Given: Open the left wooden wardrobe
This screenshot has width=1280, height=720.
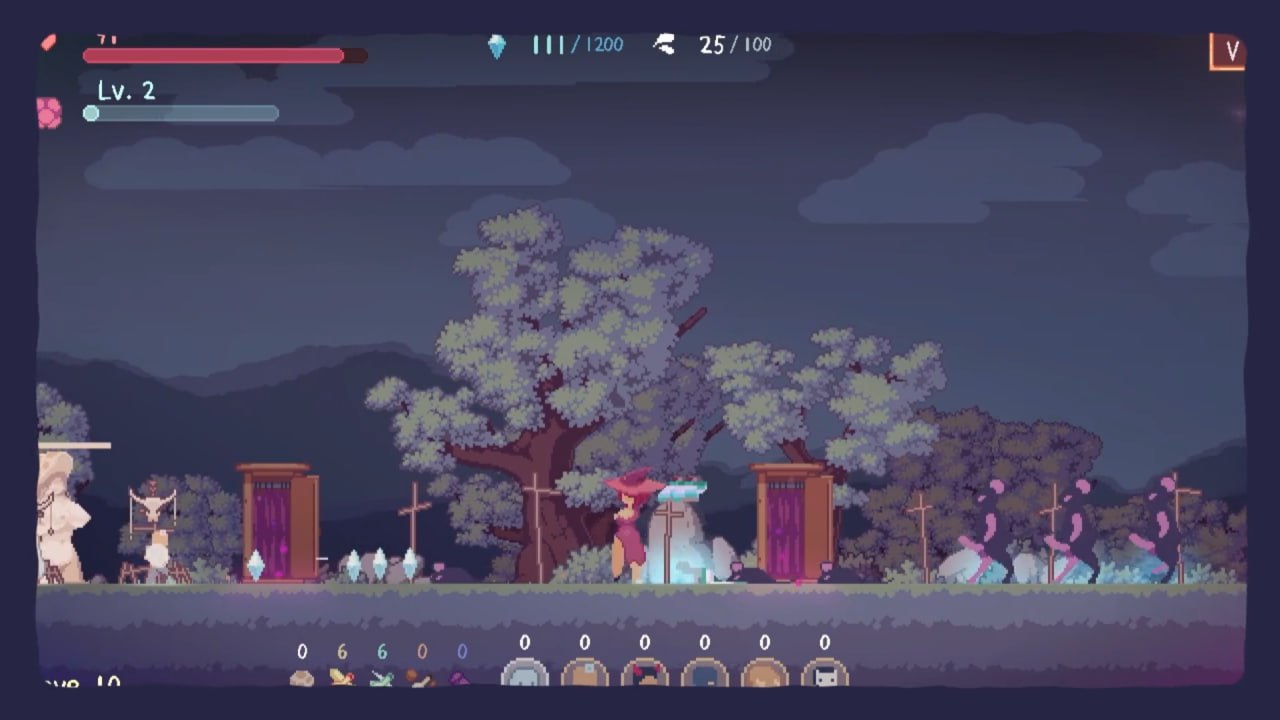Looking at the screenshot, I should [x=275, y=520].
